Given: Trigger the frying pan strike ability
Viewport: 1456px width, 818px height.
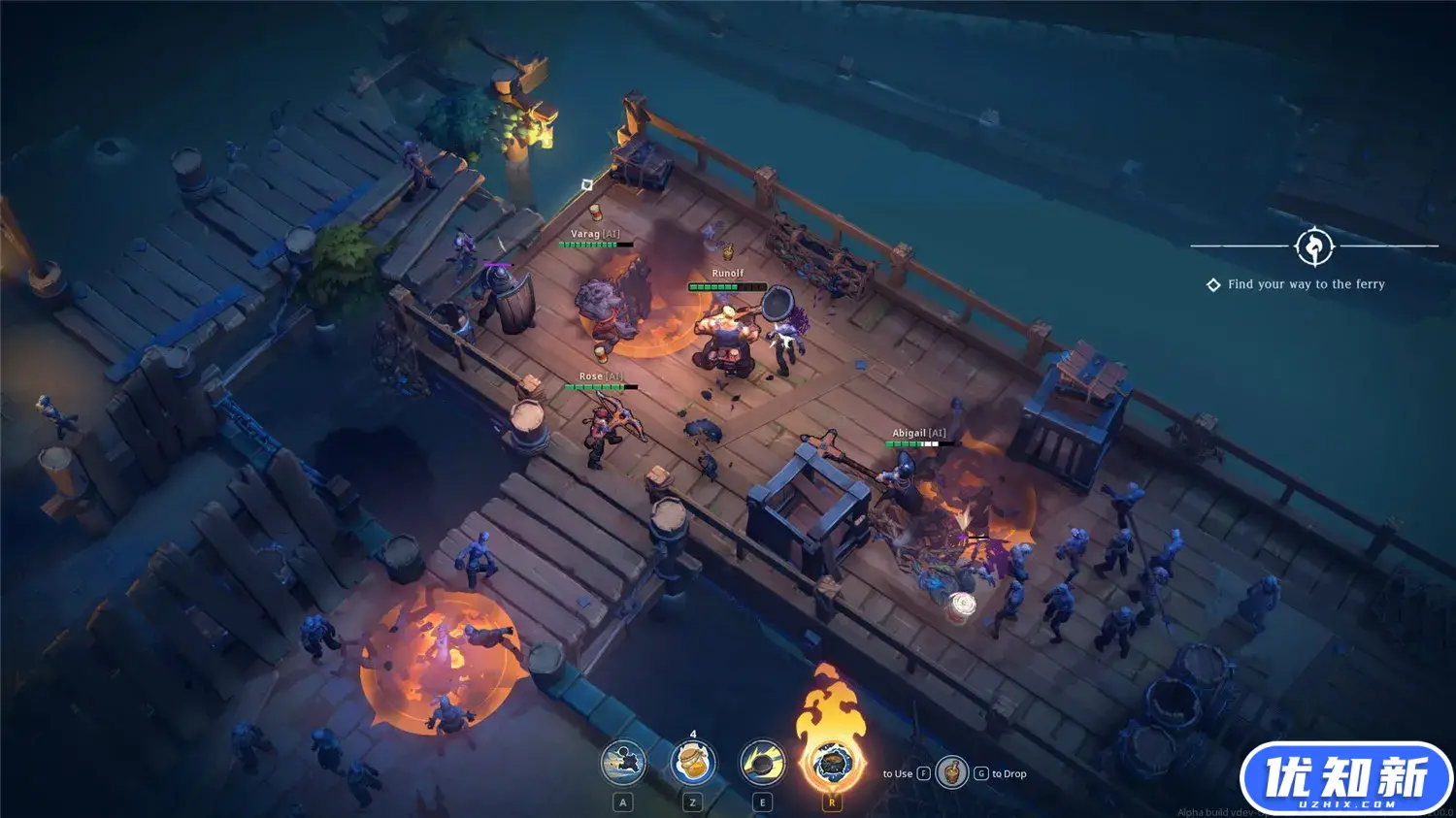Looking at the screenshot, I should [x=763, y=764].
